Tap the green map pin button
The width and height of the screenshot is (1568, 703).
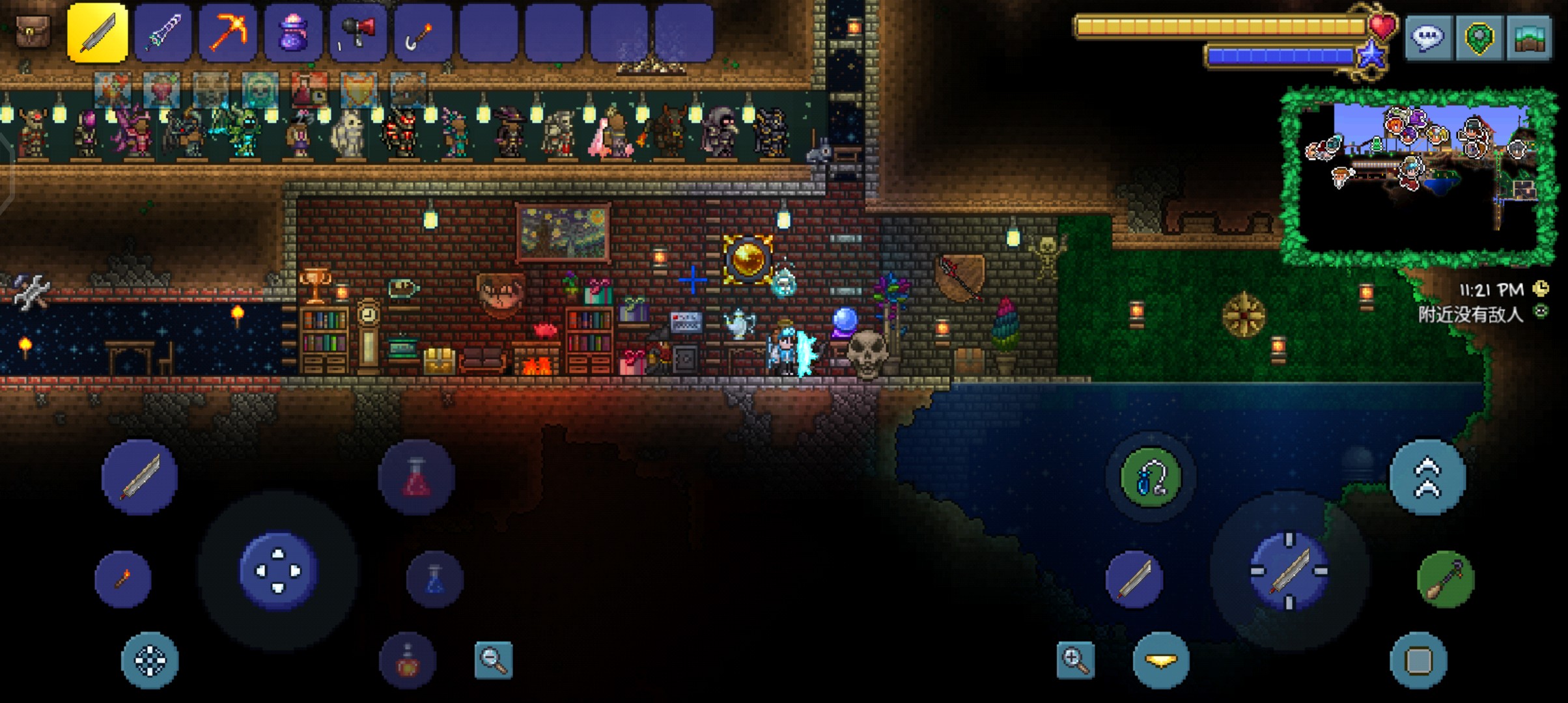tap(1478, 38)
